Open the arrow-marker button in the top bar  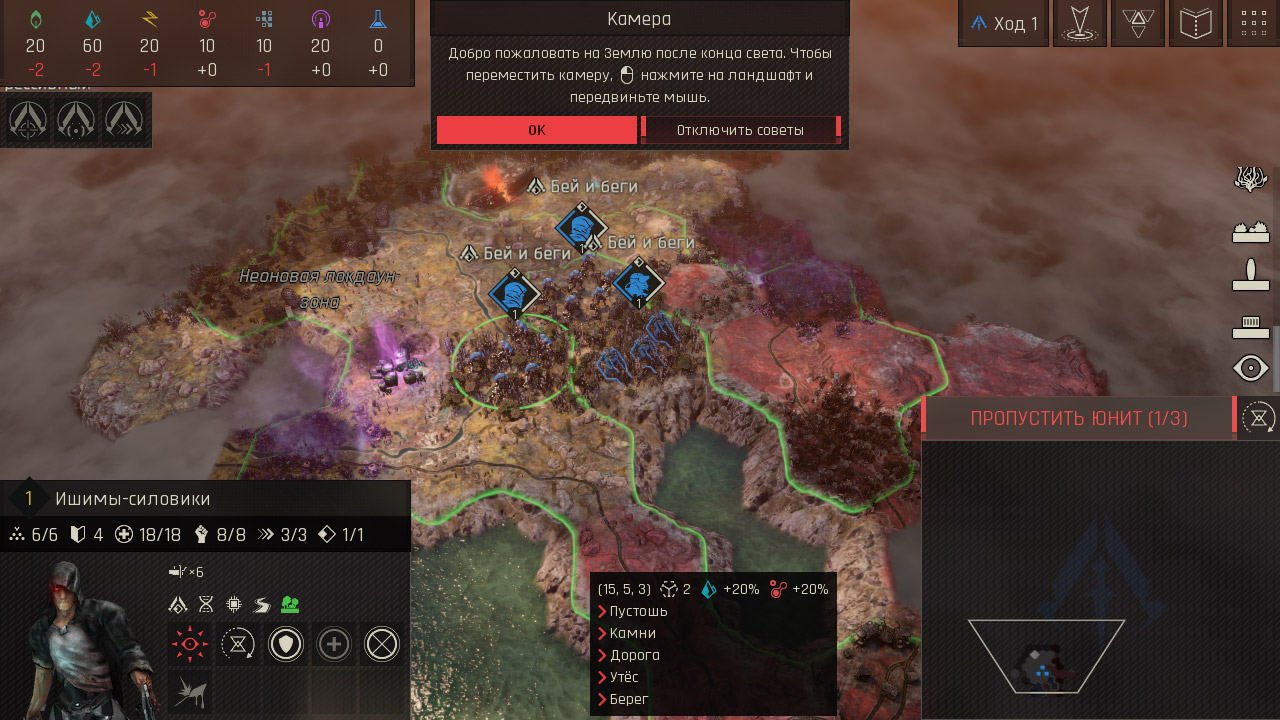coord(1079,24)
